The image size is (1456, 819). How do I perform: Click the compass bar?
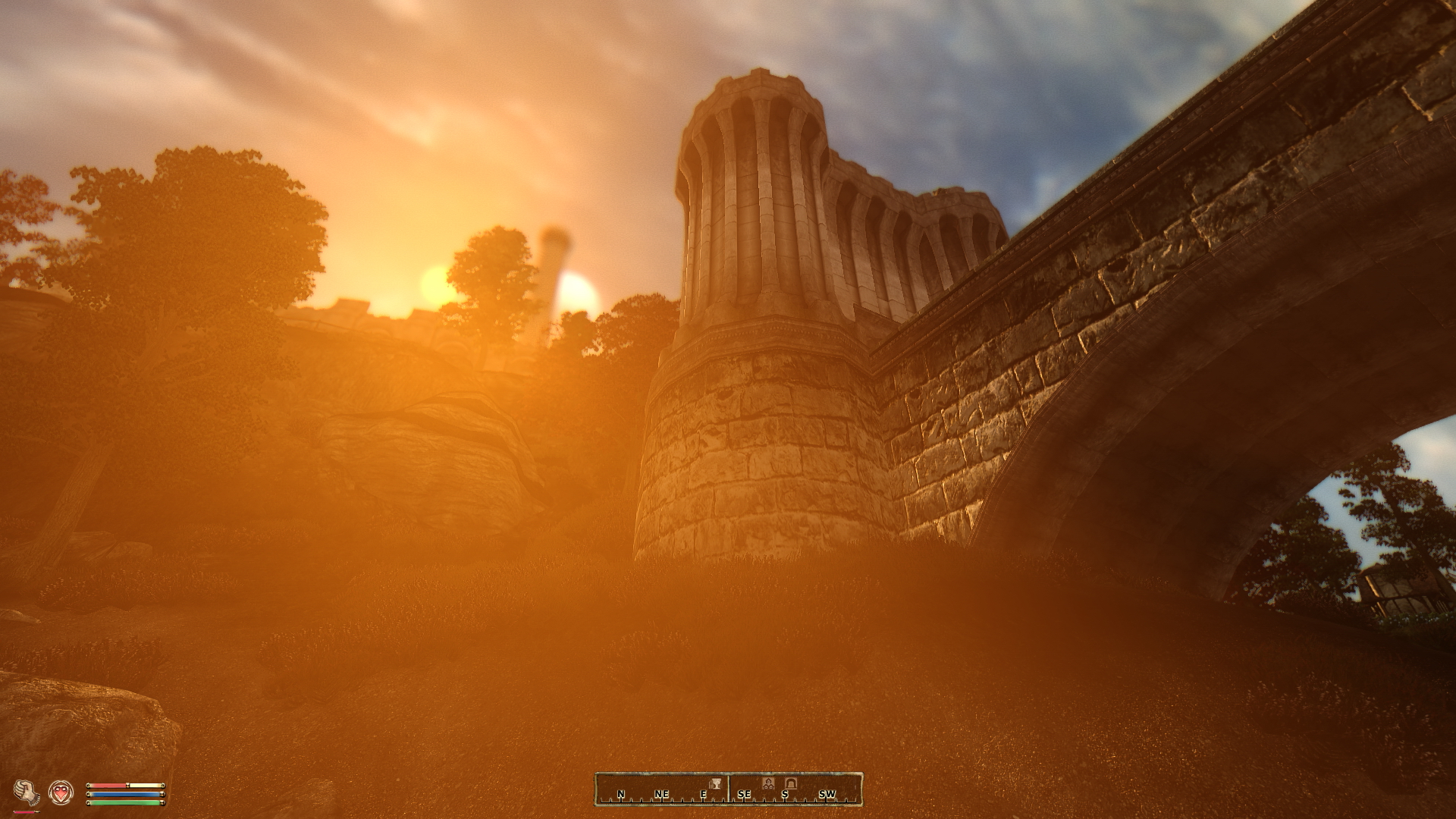click(x=728, y=789)
